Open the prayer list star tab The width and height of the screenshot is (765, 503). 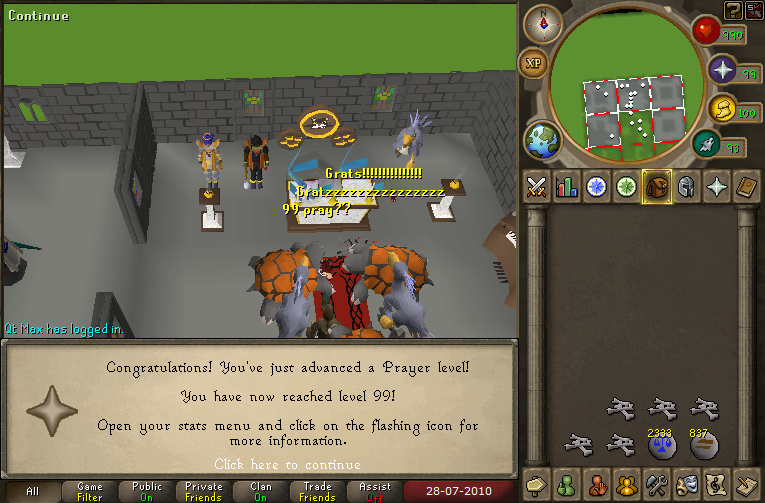coord(717,187)
